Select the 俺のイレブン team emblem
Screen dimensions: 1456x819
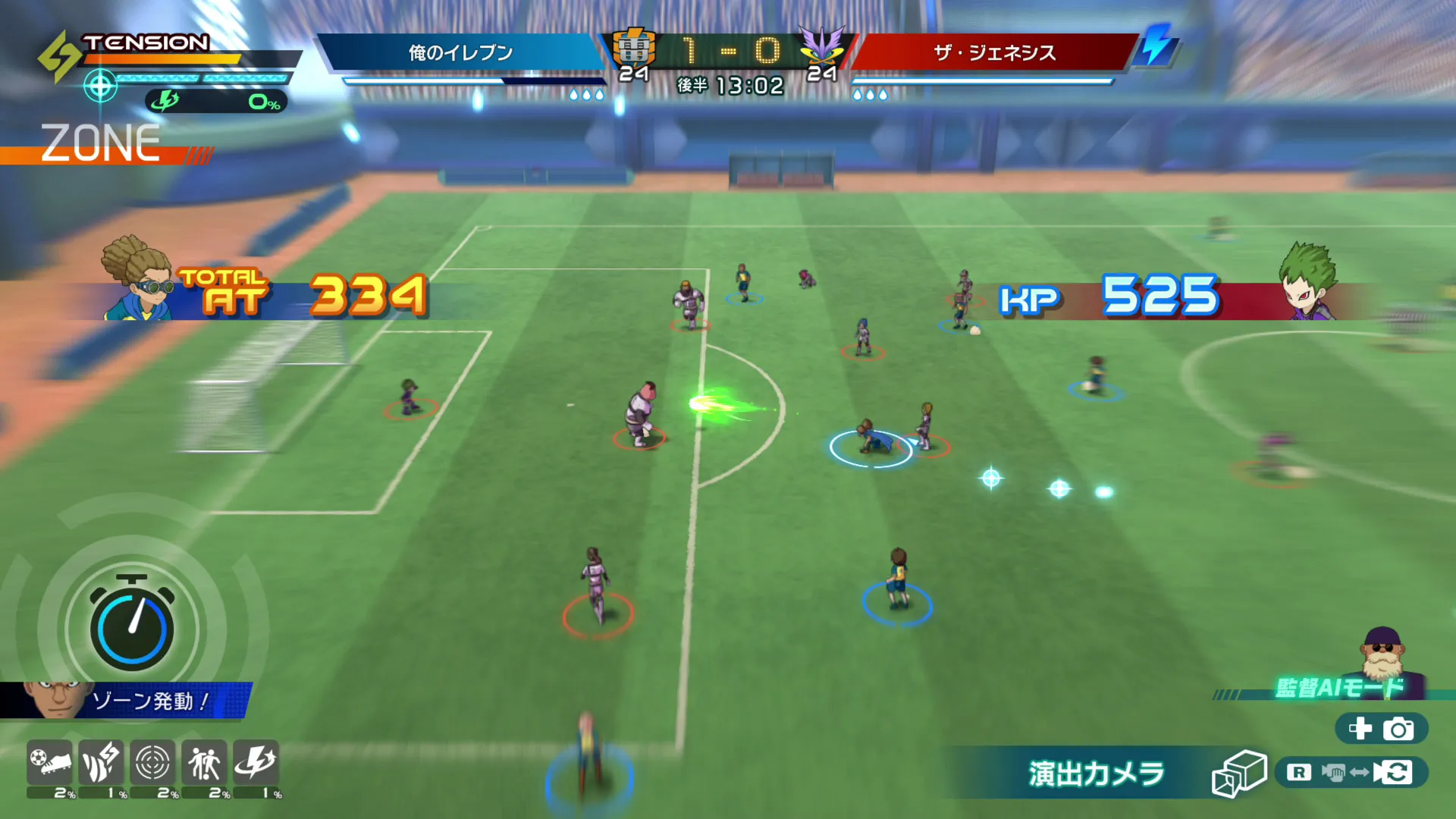click(x=634, y=47)
